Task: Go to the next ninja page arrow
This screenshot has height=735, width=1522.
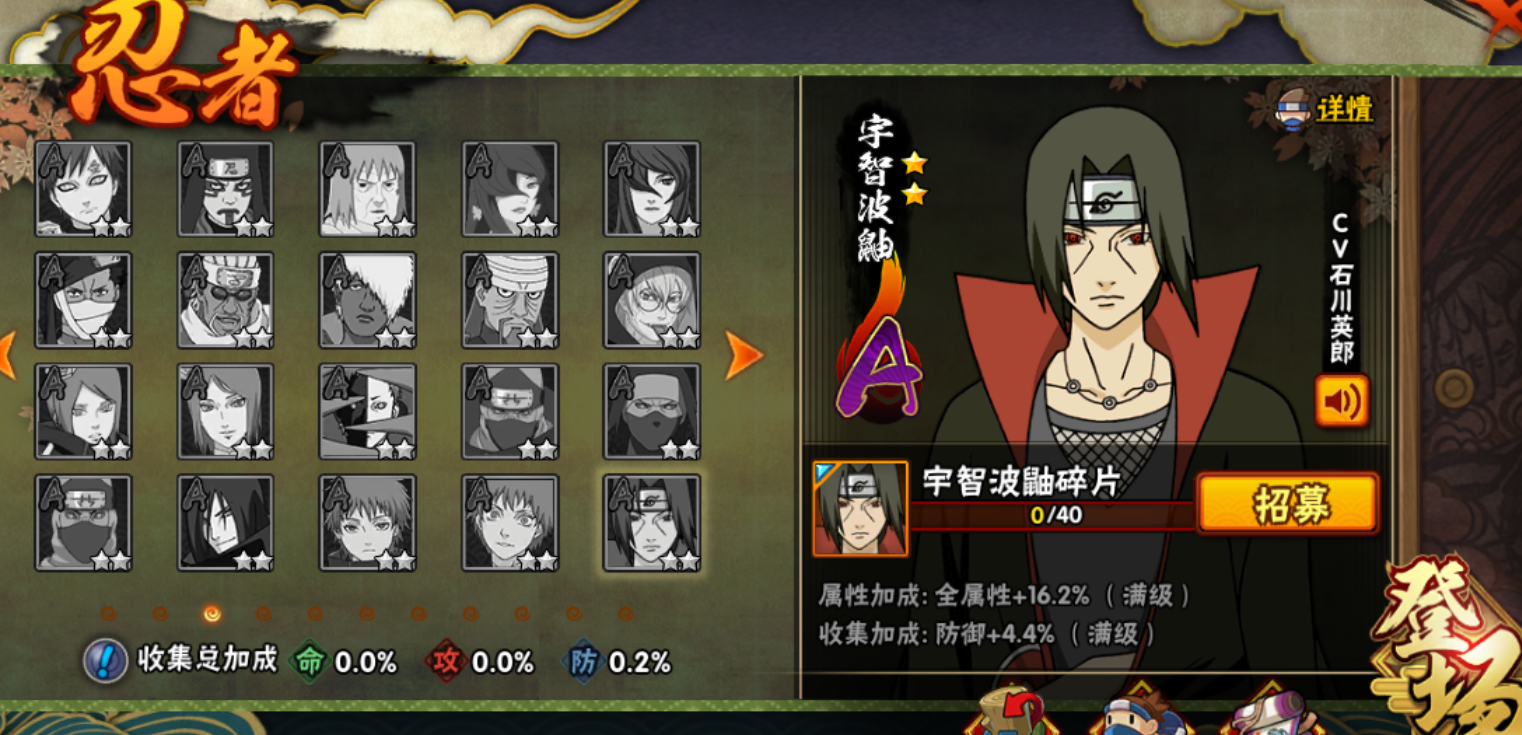Action: [x=742, y=355]
